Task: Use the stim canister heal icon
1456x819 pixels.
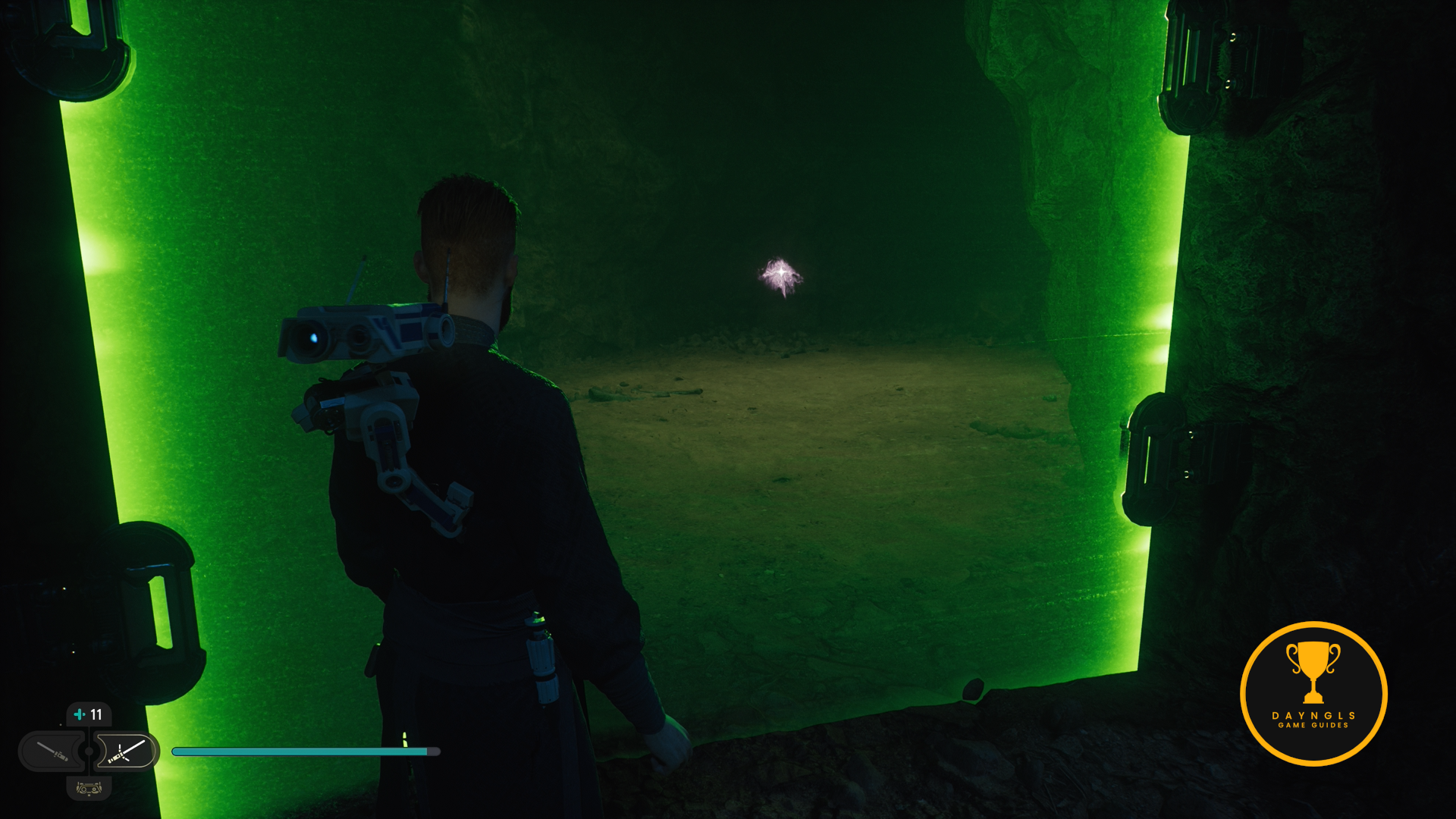Action: (80, 714)
